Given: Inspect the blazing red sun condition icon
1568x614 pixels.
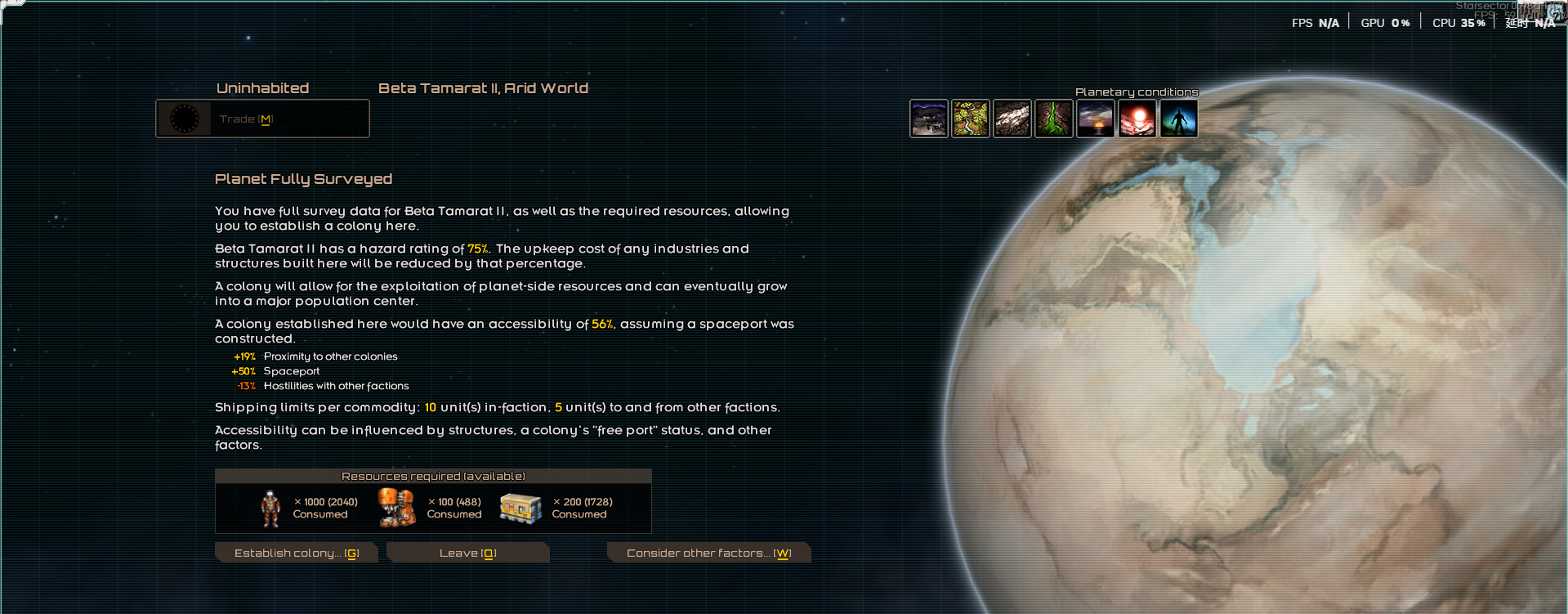Looking at the screenshot, I should (x=1137, y=119).
